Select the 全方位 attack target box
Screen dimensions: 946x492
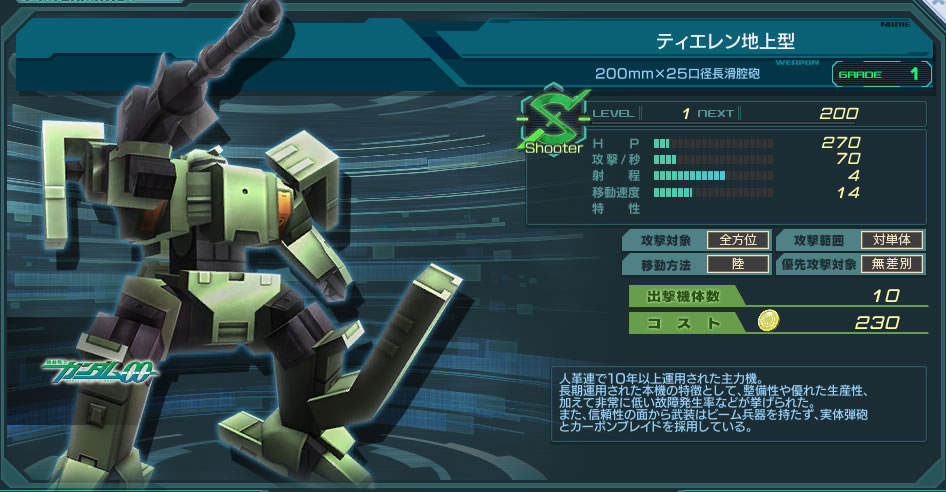(x=738, y=240)
